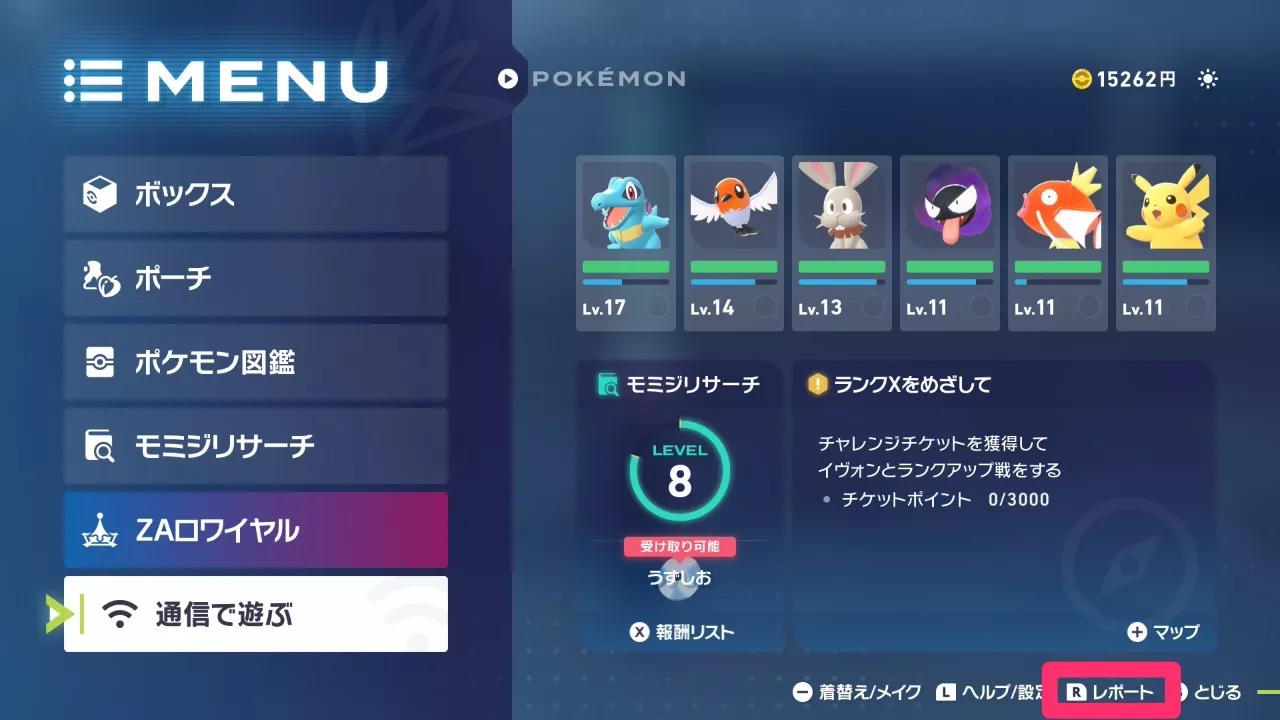This screenshot has height=720, width=1280.
Task: Switch to the 通信で遊ぶ menu item
Action: [x=255, y=615]
